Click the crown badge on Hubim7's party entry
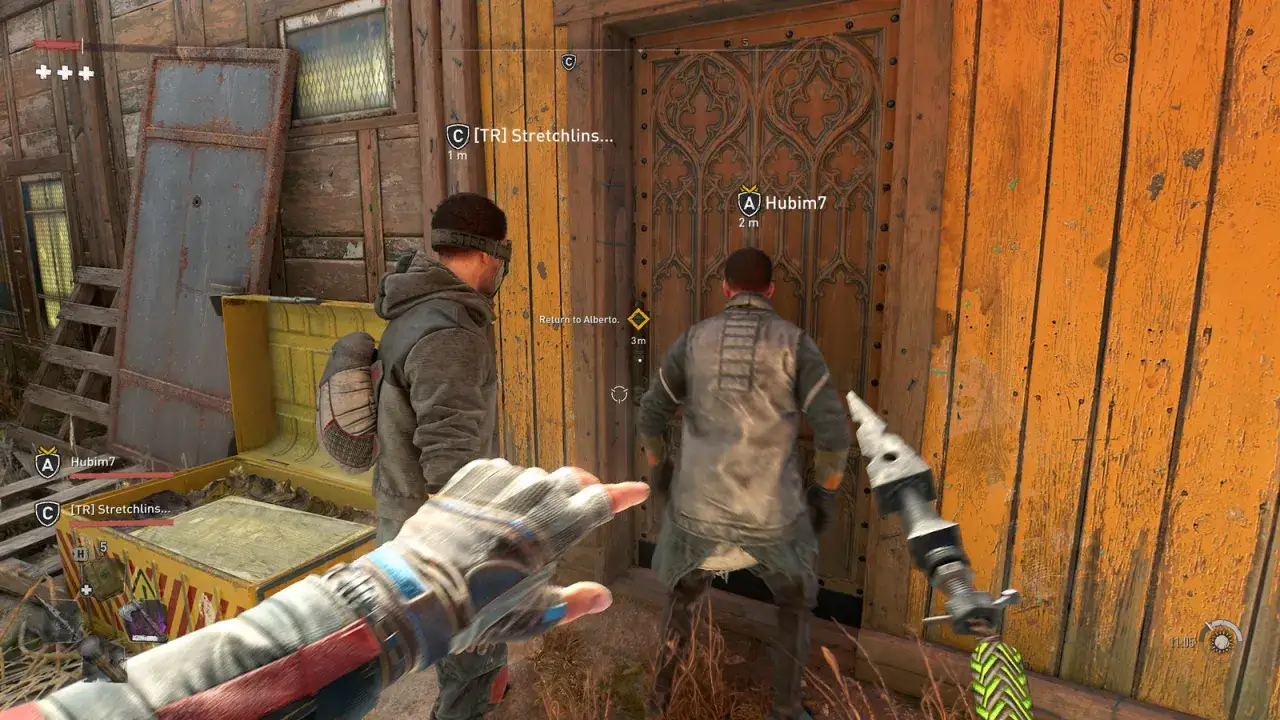1280x720 pixels. (x=48, y=451)
